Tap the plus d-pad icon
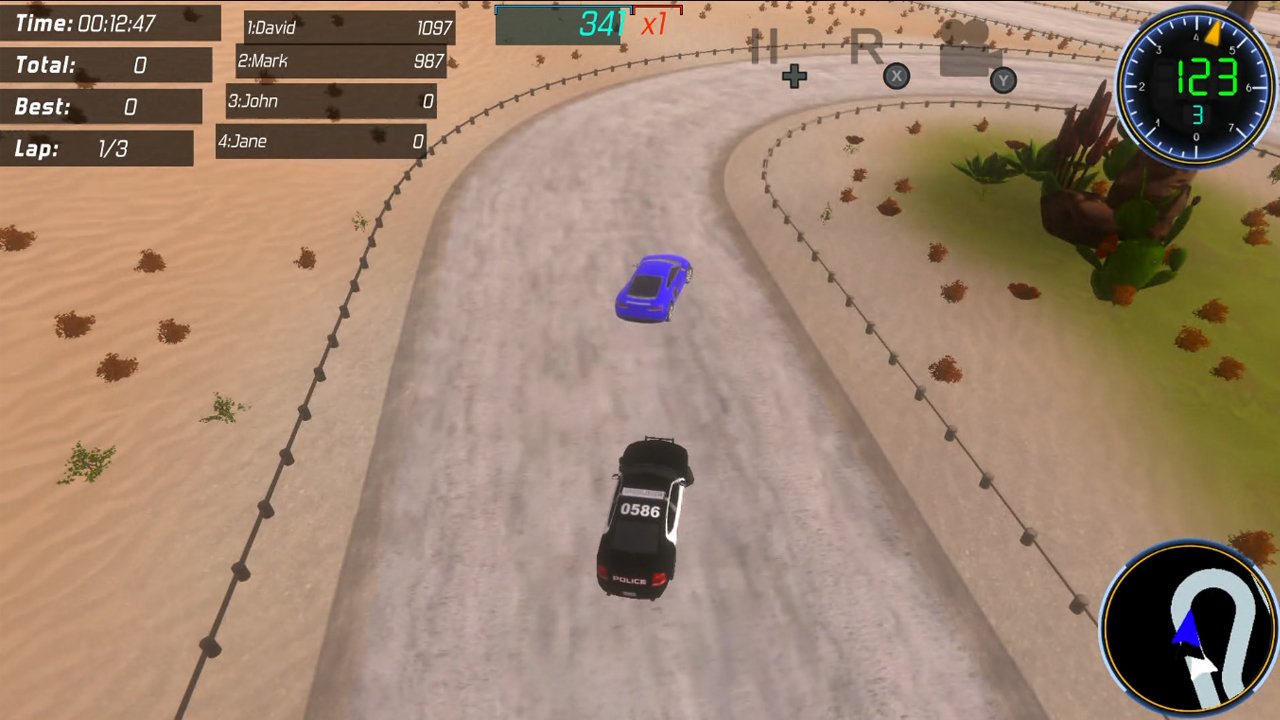Image resolution: width=1280 pixels, height=720 pixels. pos(794,76)
